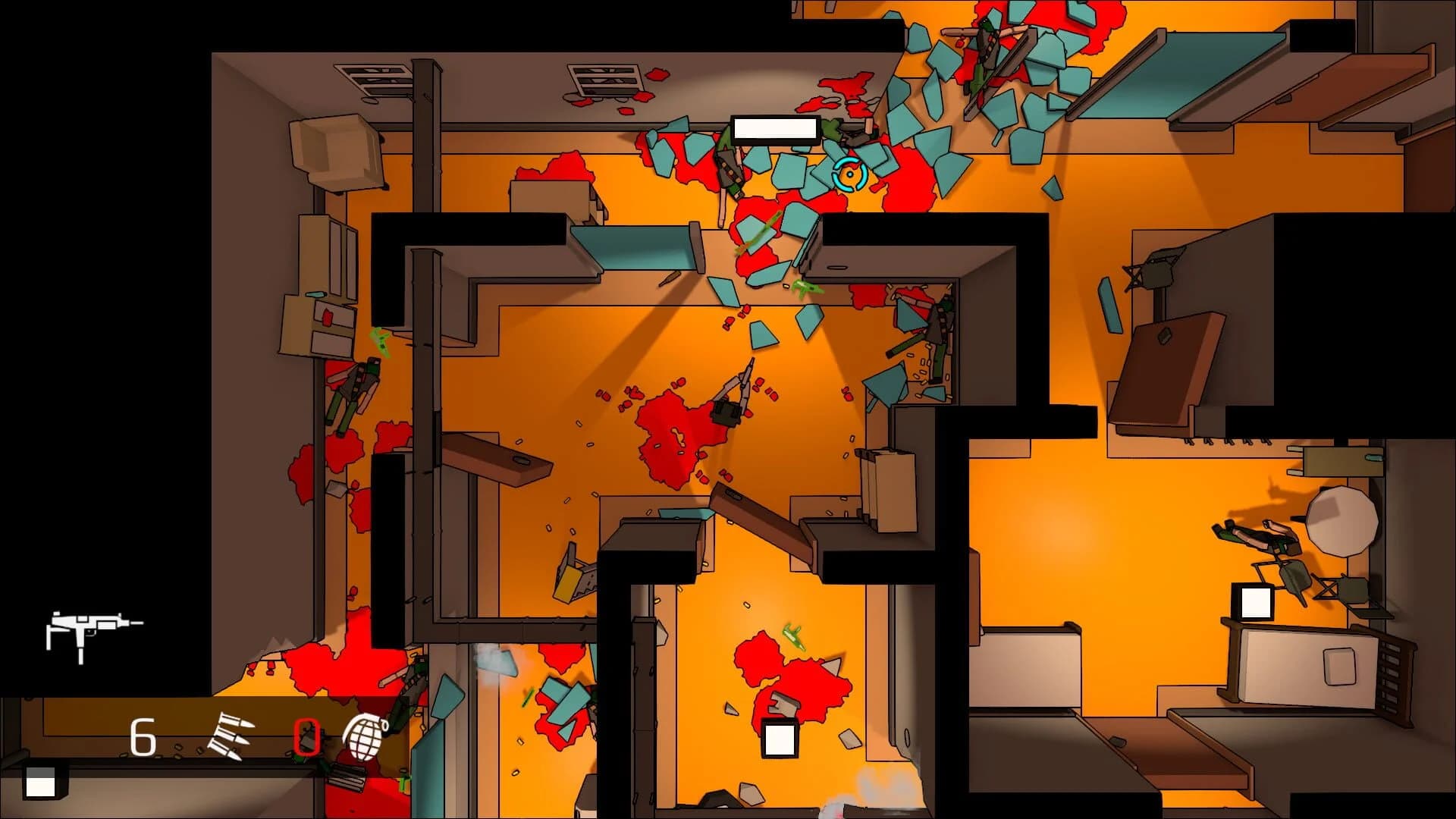
Task: Click the ceiling vent in the upper-left room
Action: [x=373, y=78]
